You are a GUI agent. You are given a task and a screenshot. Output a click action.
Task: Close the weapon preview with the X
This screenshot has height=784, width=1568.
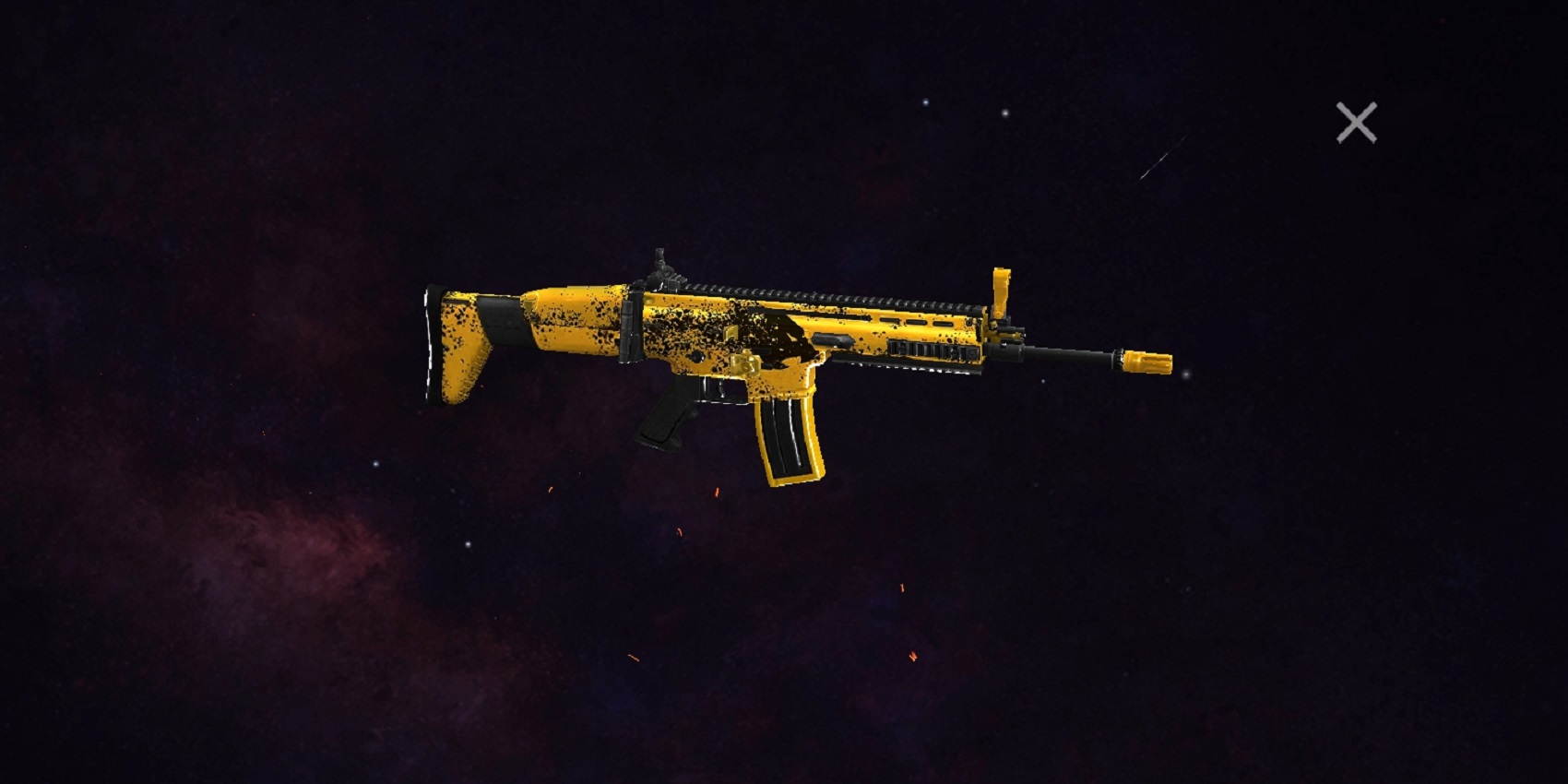point(1356,123)
